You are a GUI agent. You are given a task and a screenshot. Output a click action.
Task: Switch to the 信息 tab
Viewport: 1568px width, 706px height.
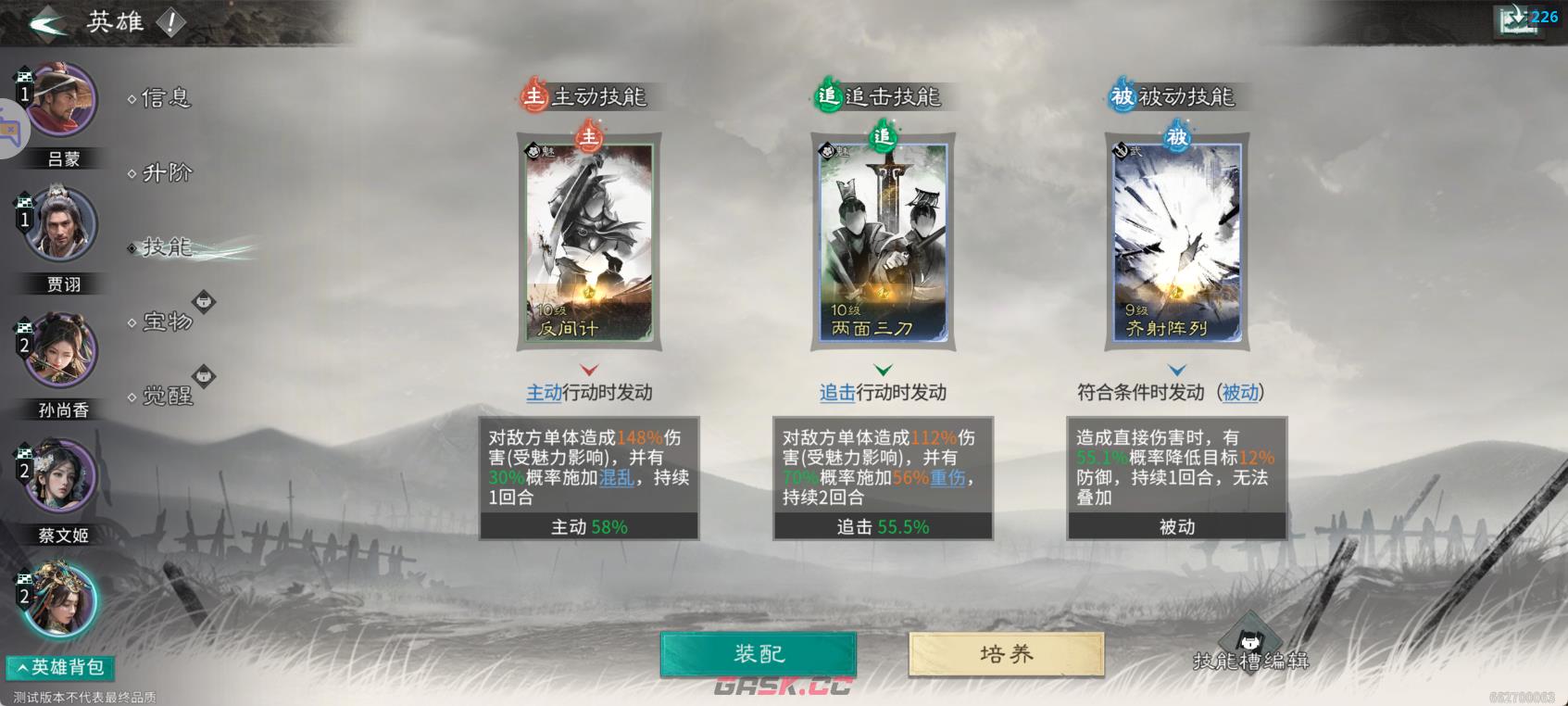165,99
